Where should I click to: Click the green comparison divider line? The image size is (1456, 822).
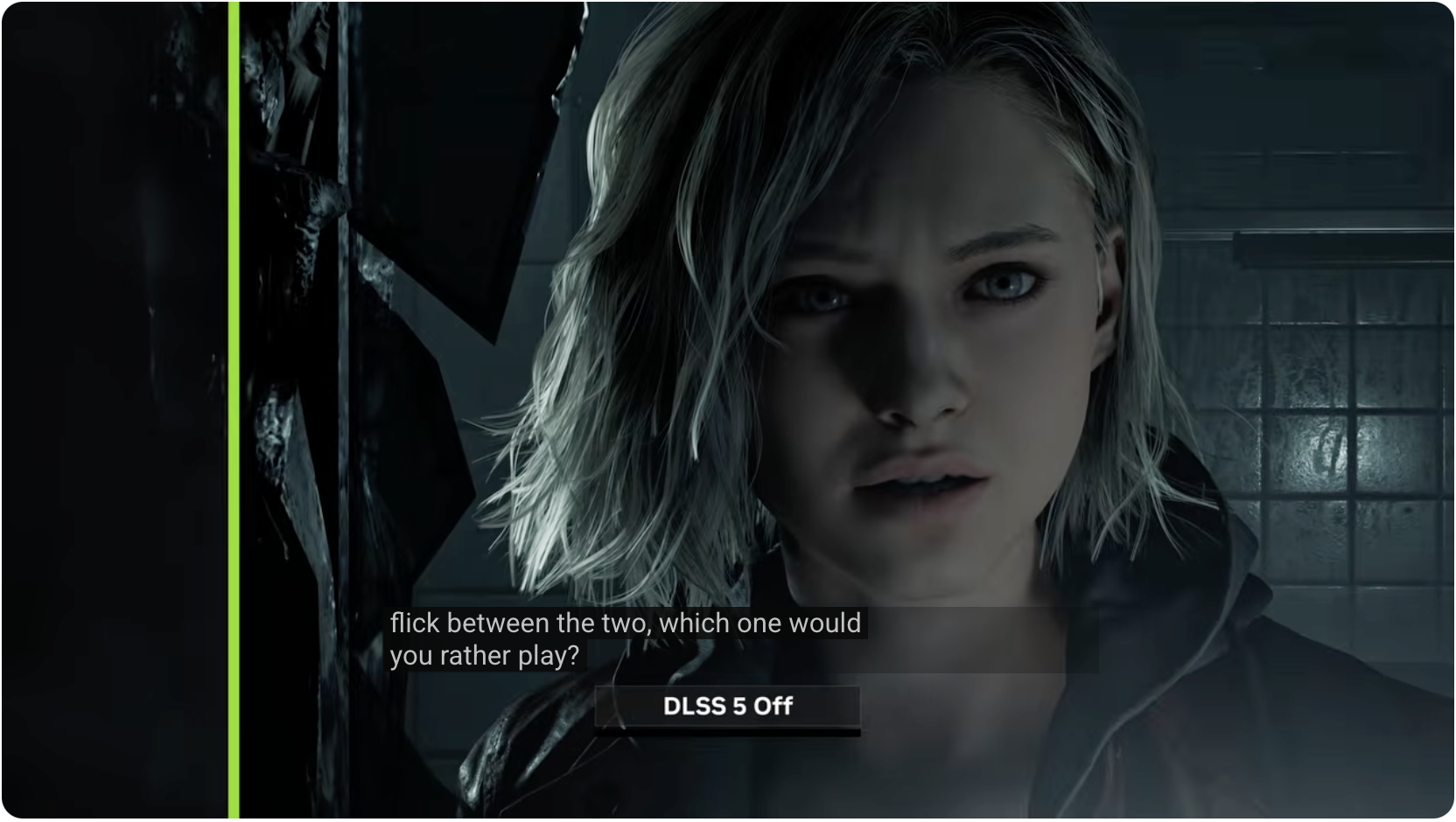tap(234, 411)
